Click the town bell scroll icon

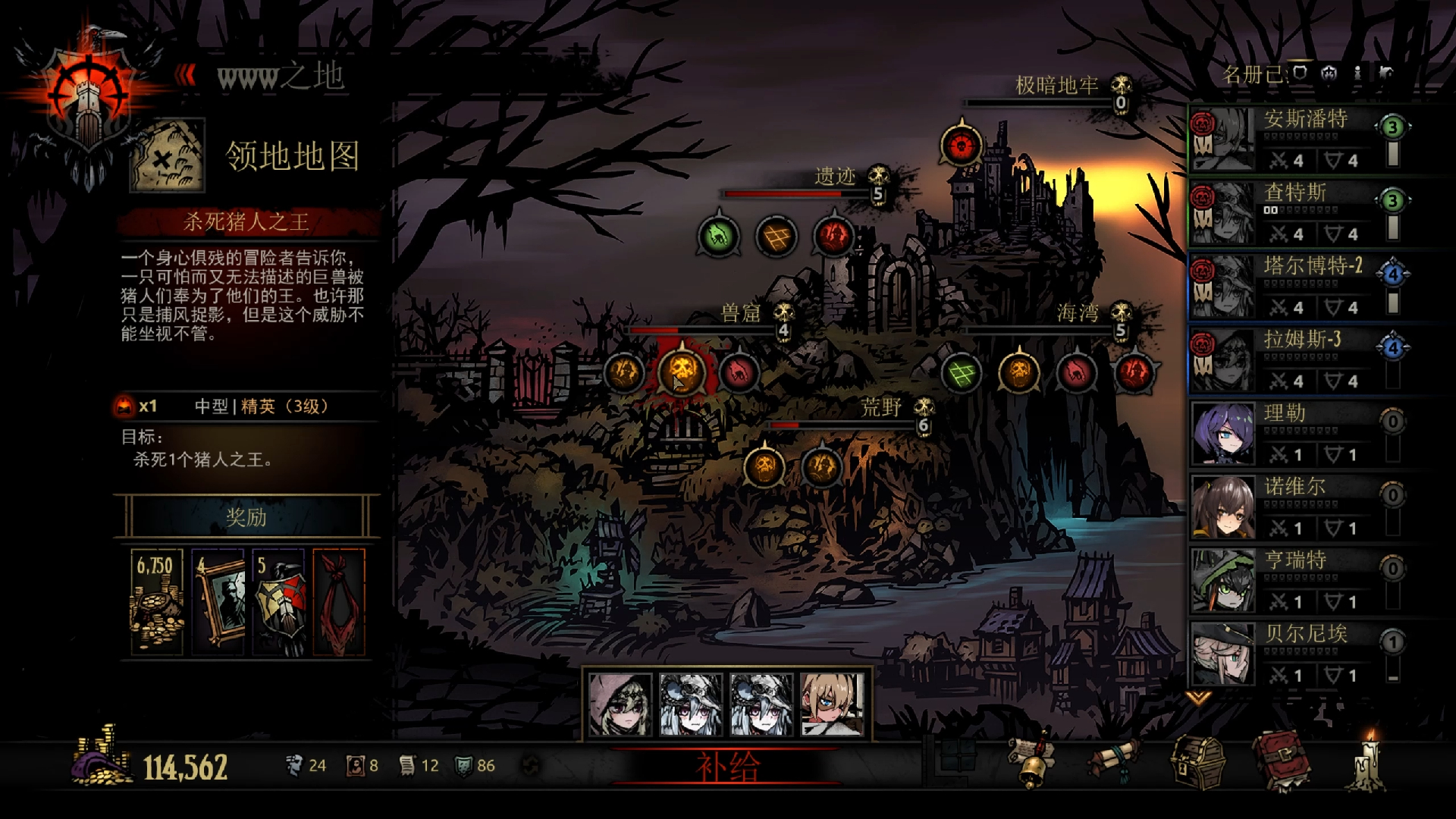1033,761
